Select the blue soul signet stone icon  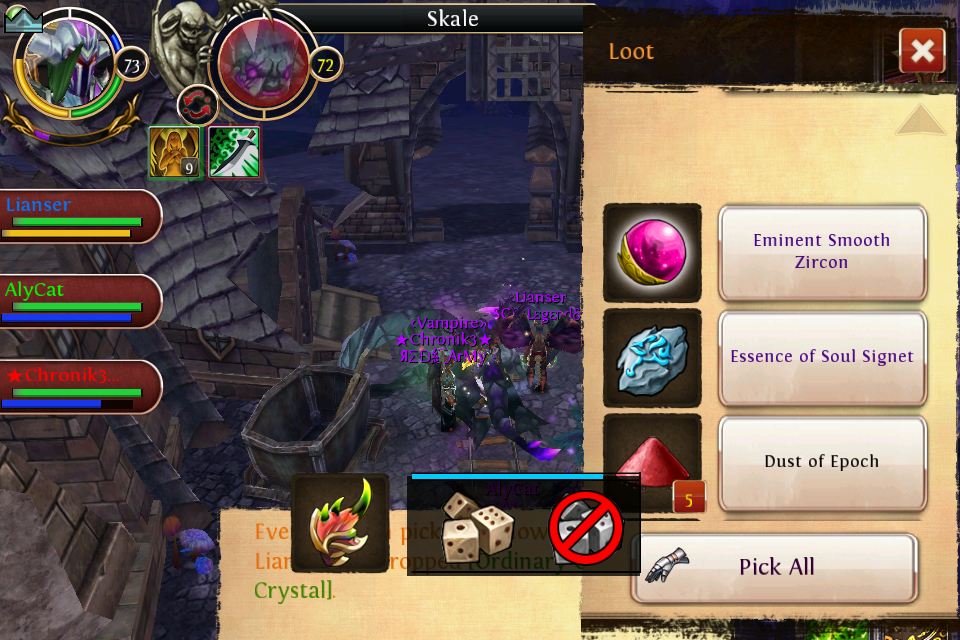652,357
